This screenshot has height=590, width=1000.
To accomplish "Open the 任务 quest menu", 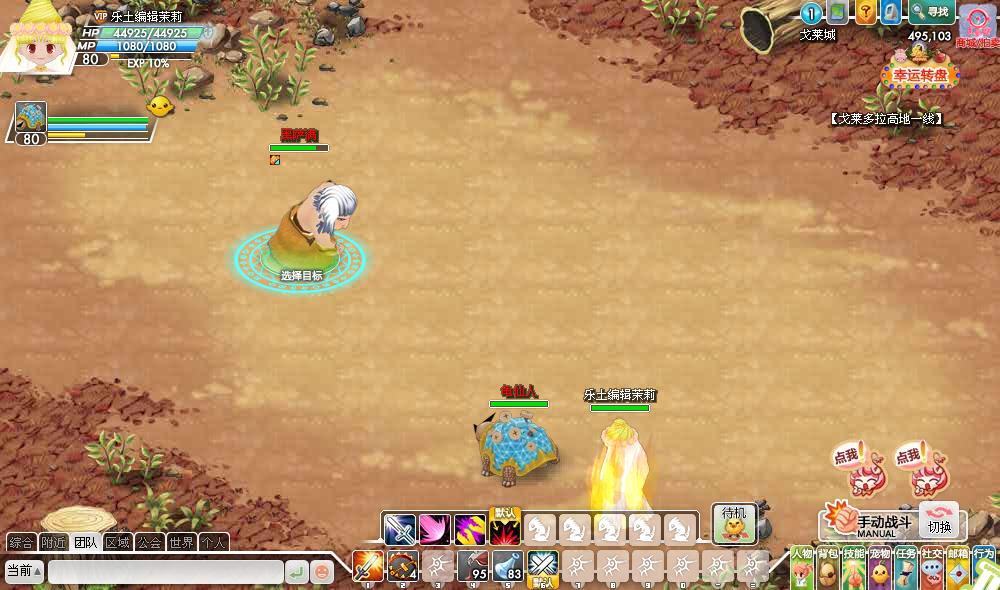I will tap(906, 568).
